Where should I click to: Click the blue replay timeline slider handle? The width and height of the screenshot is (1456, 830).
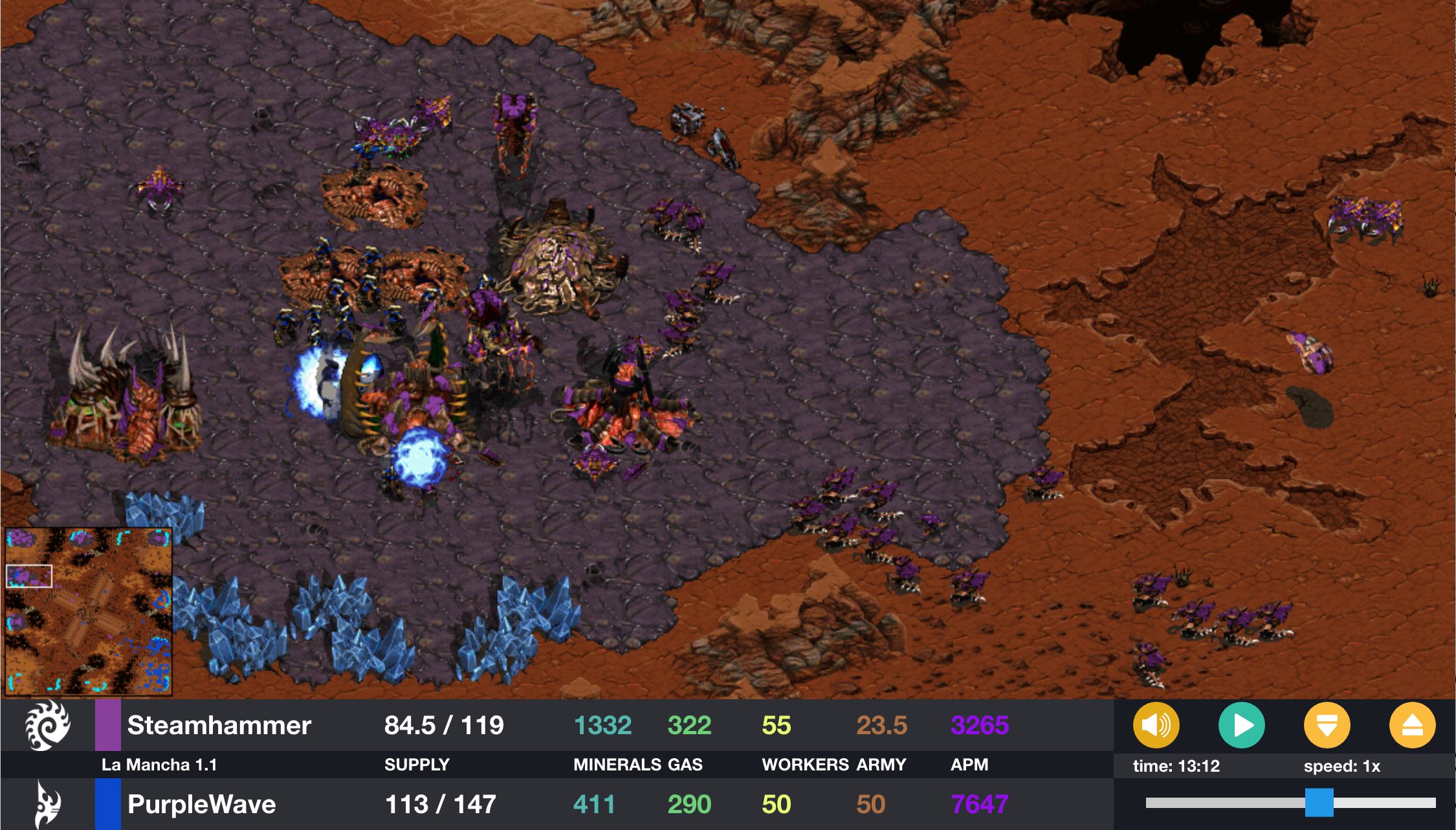pyautogui.click(x=1319, y=803)
